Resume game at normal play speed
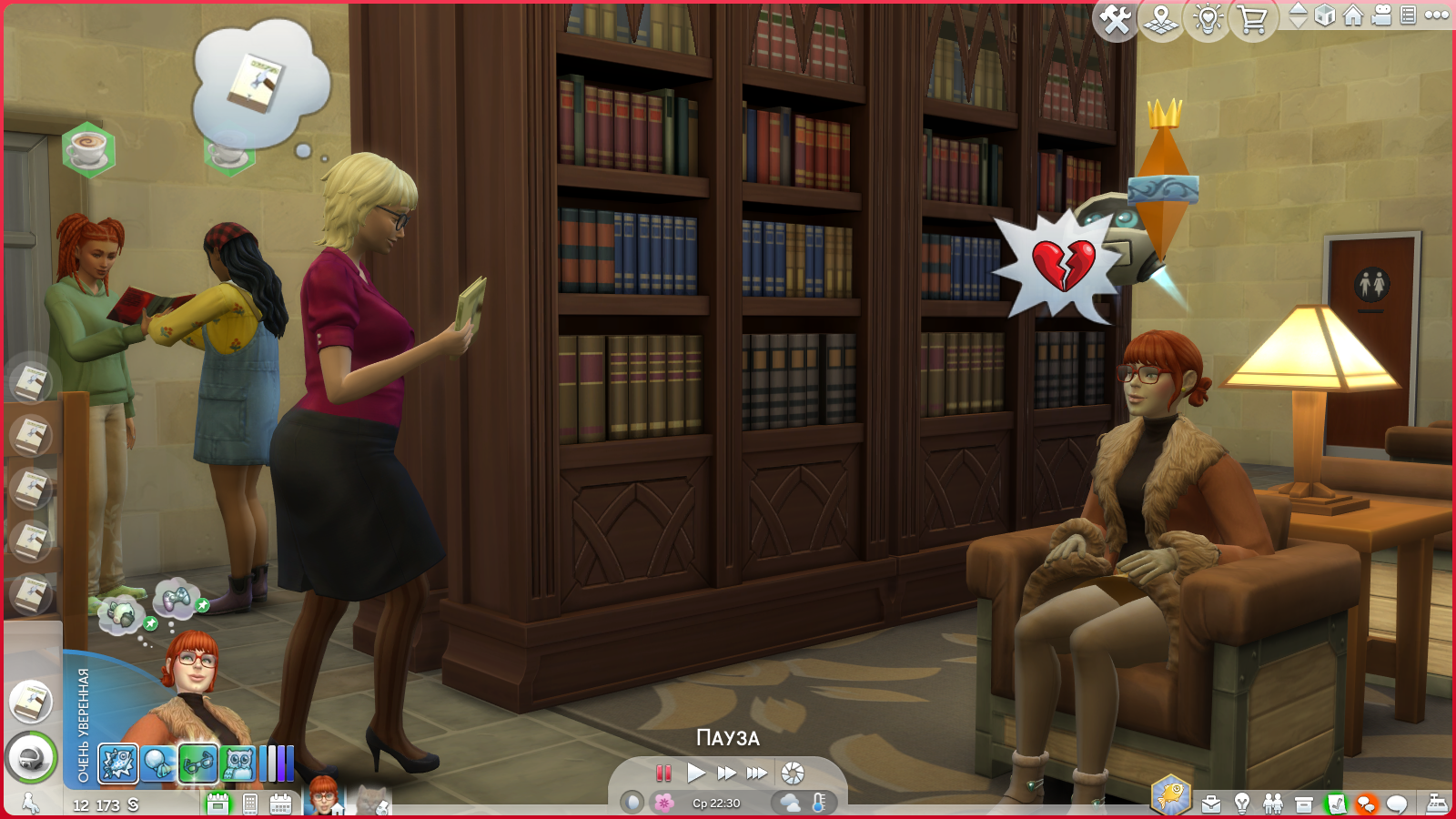 (x=696, y=773)
